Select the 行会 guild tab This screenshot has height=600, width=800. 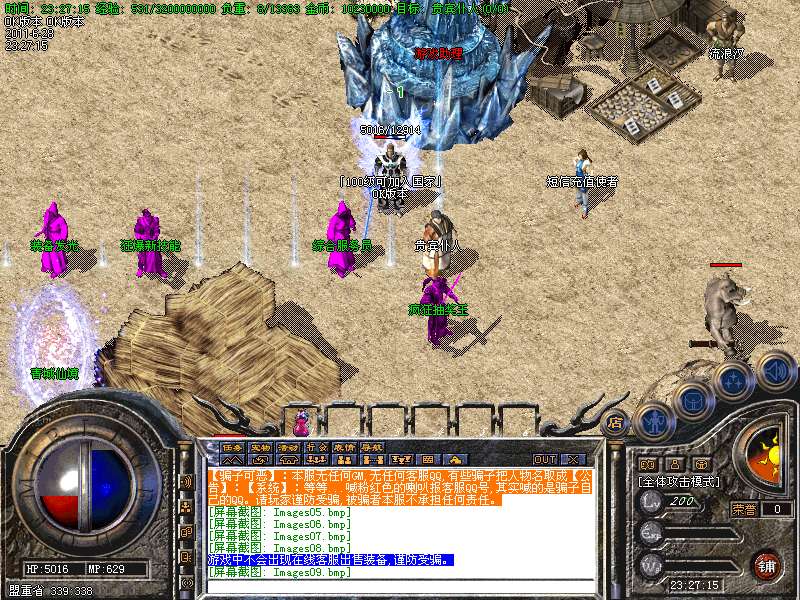pos(317,447)
